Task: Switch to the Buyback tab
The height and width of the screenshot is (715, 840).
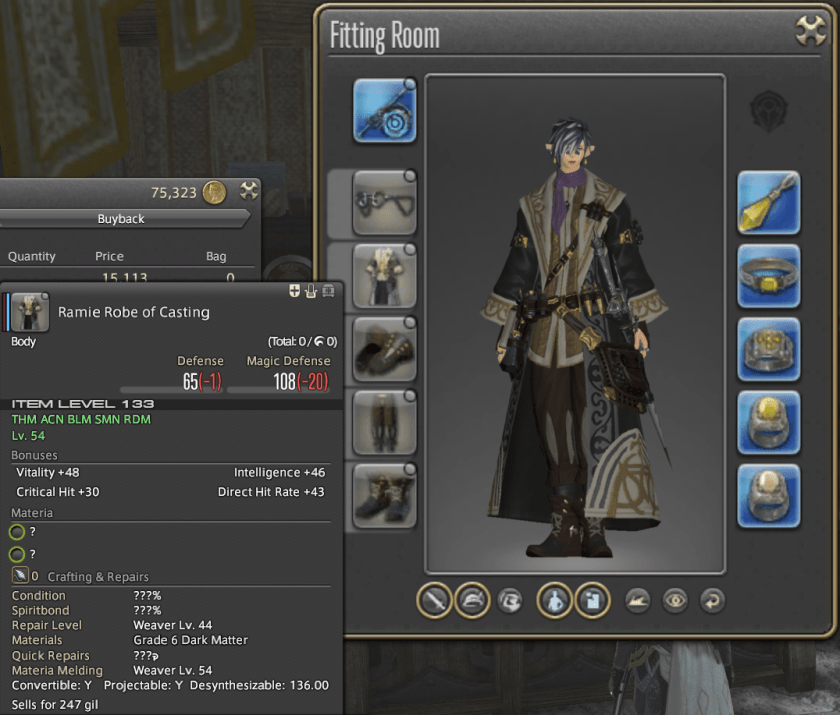Action: pos(121,219)
